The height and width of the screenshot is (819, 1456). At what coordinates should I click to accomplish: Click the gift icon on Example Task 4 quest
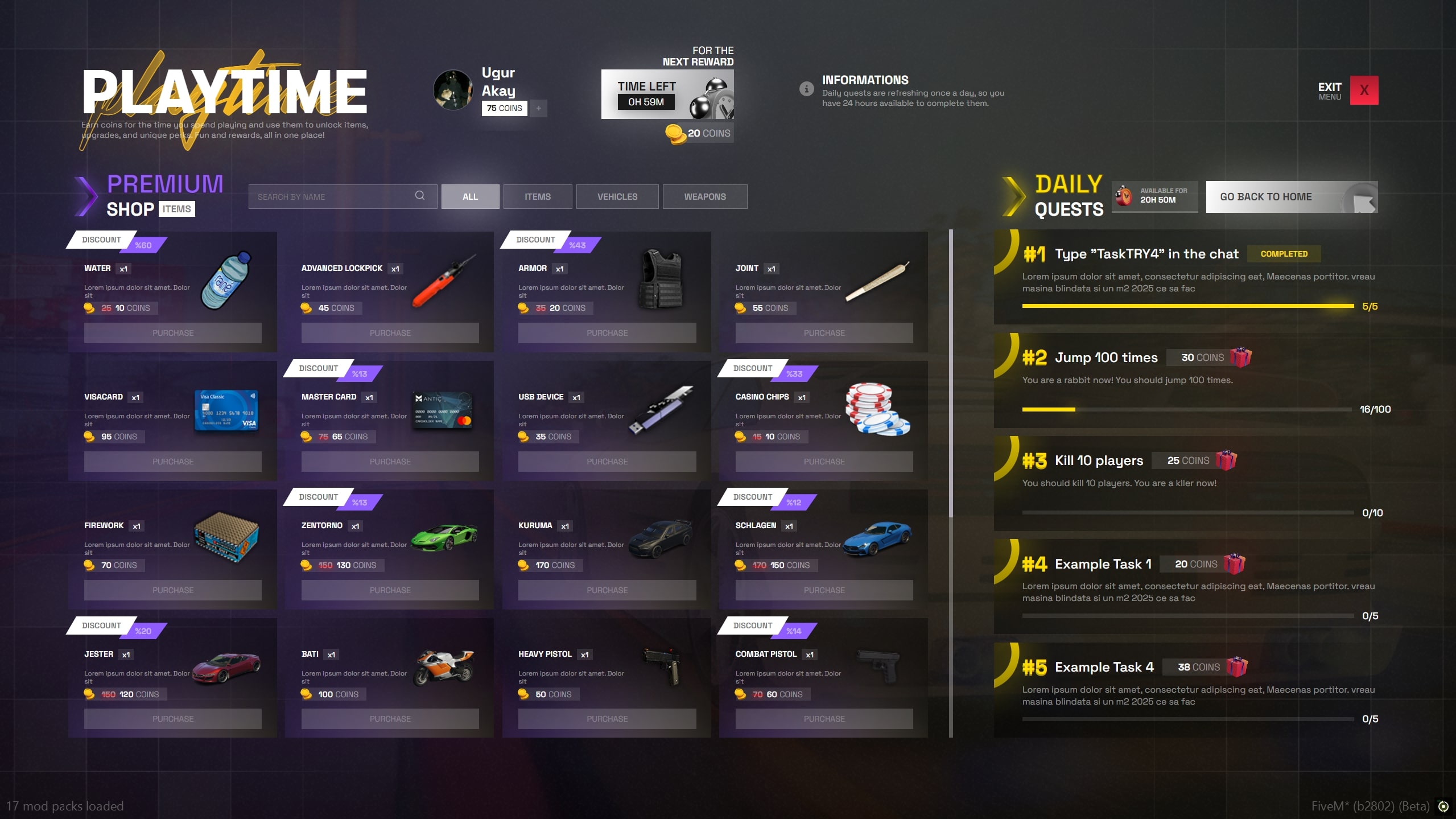coord(1236,666)
